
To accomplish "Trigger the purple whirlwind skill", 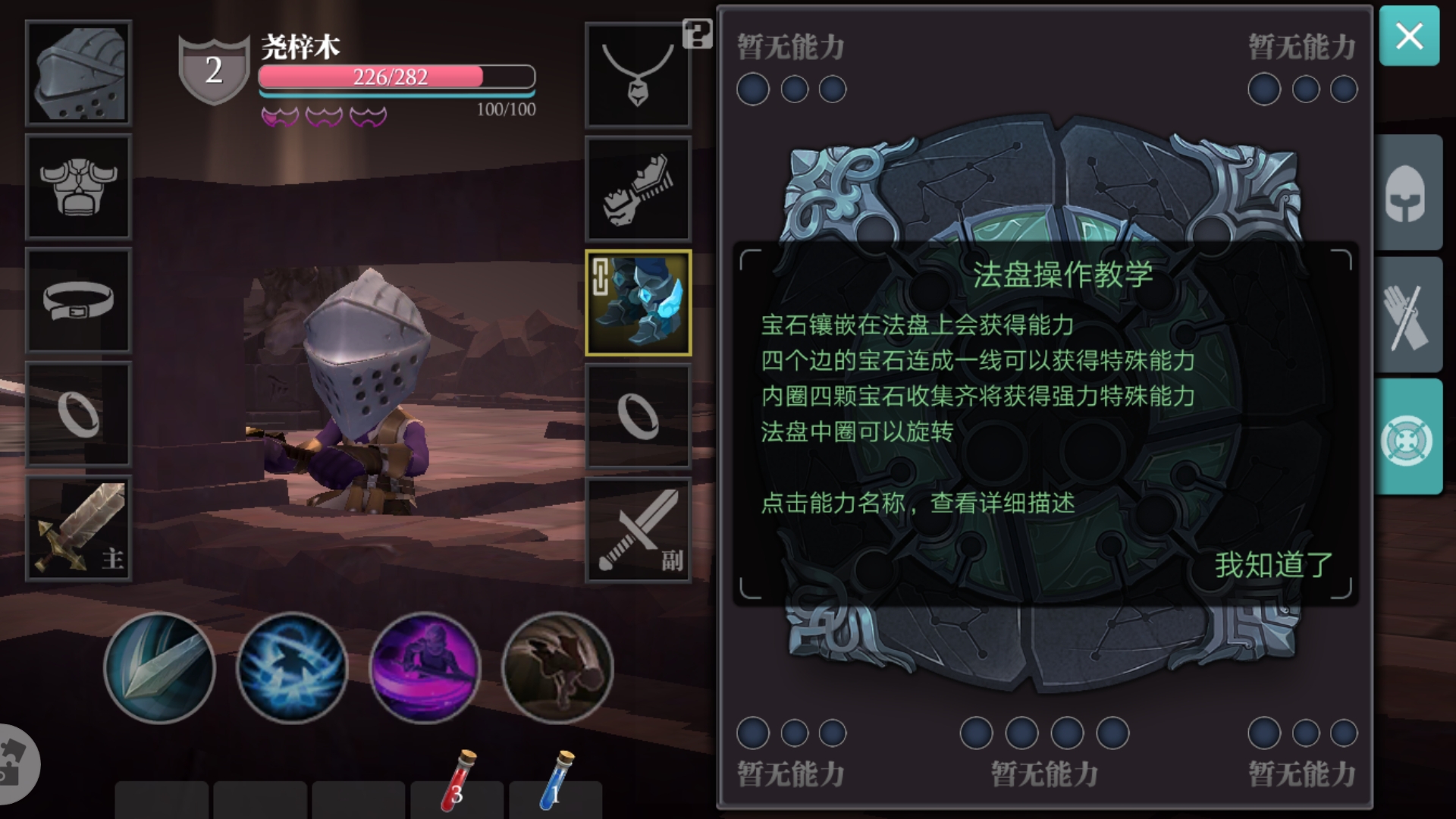I will click(x=425, y=667).
